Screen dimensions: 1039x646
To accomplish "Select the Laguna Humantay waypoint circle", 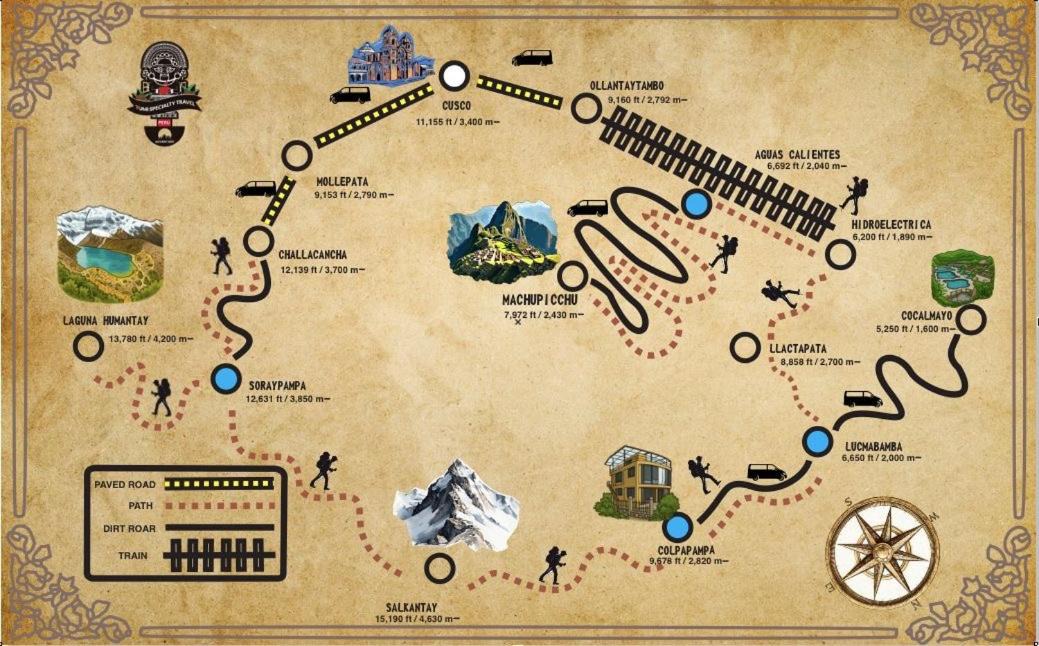I will pyautogui.click(x=89, y=346).
